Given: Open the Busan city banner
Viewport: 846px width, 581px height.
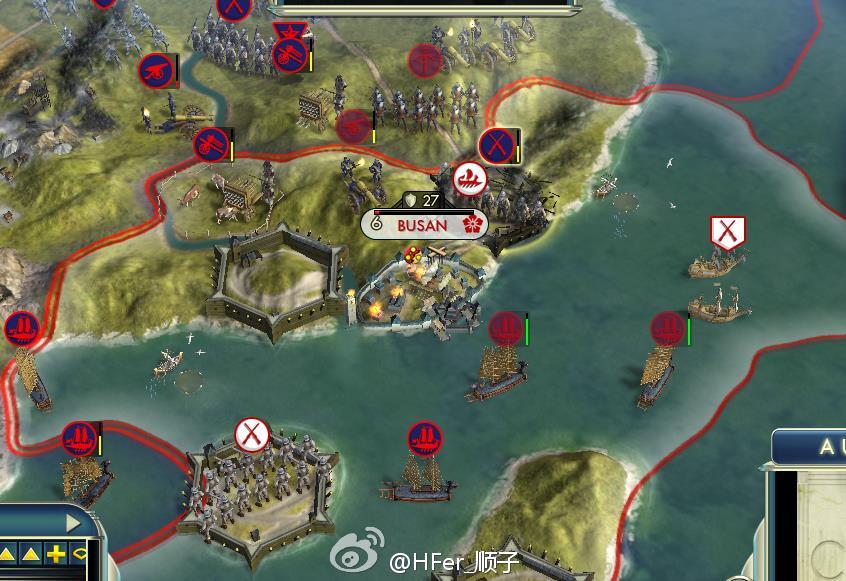Looking at the screenshot, I should click(x=424, y=225).
